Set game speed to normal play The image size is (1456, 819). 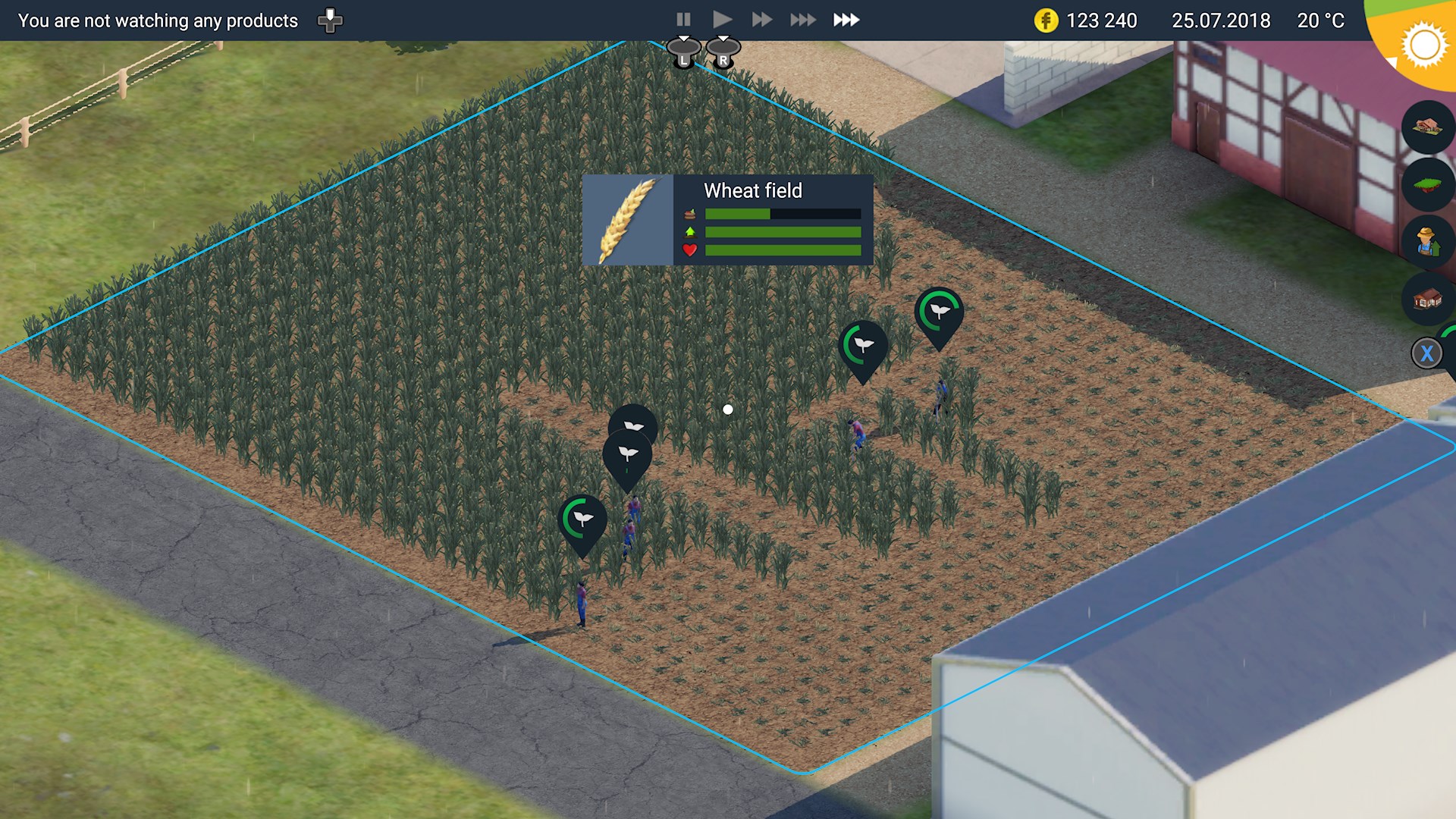(x=722, y=20)
